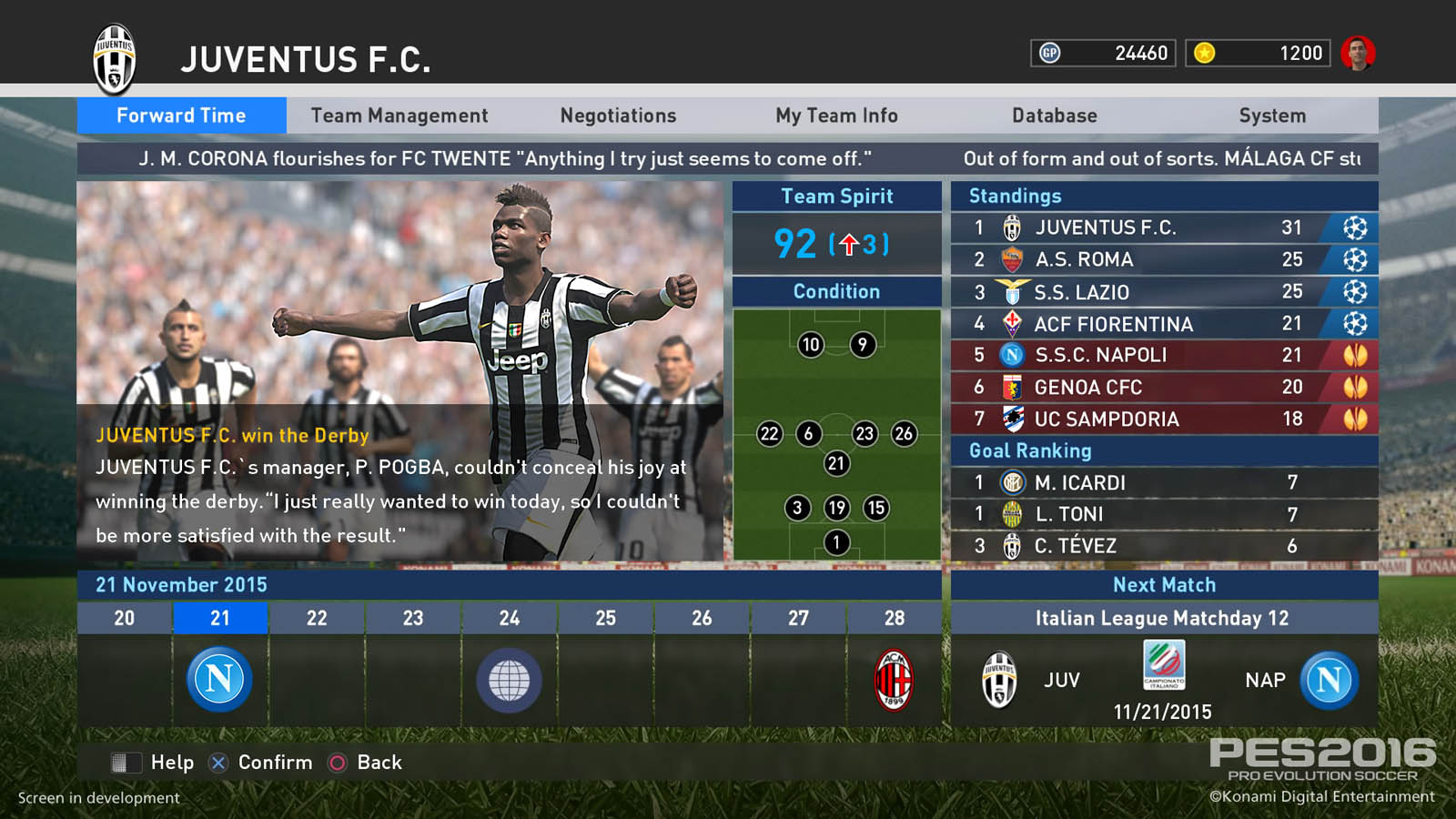Select matchday 21 on the calendar

point(219,618)
